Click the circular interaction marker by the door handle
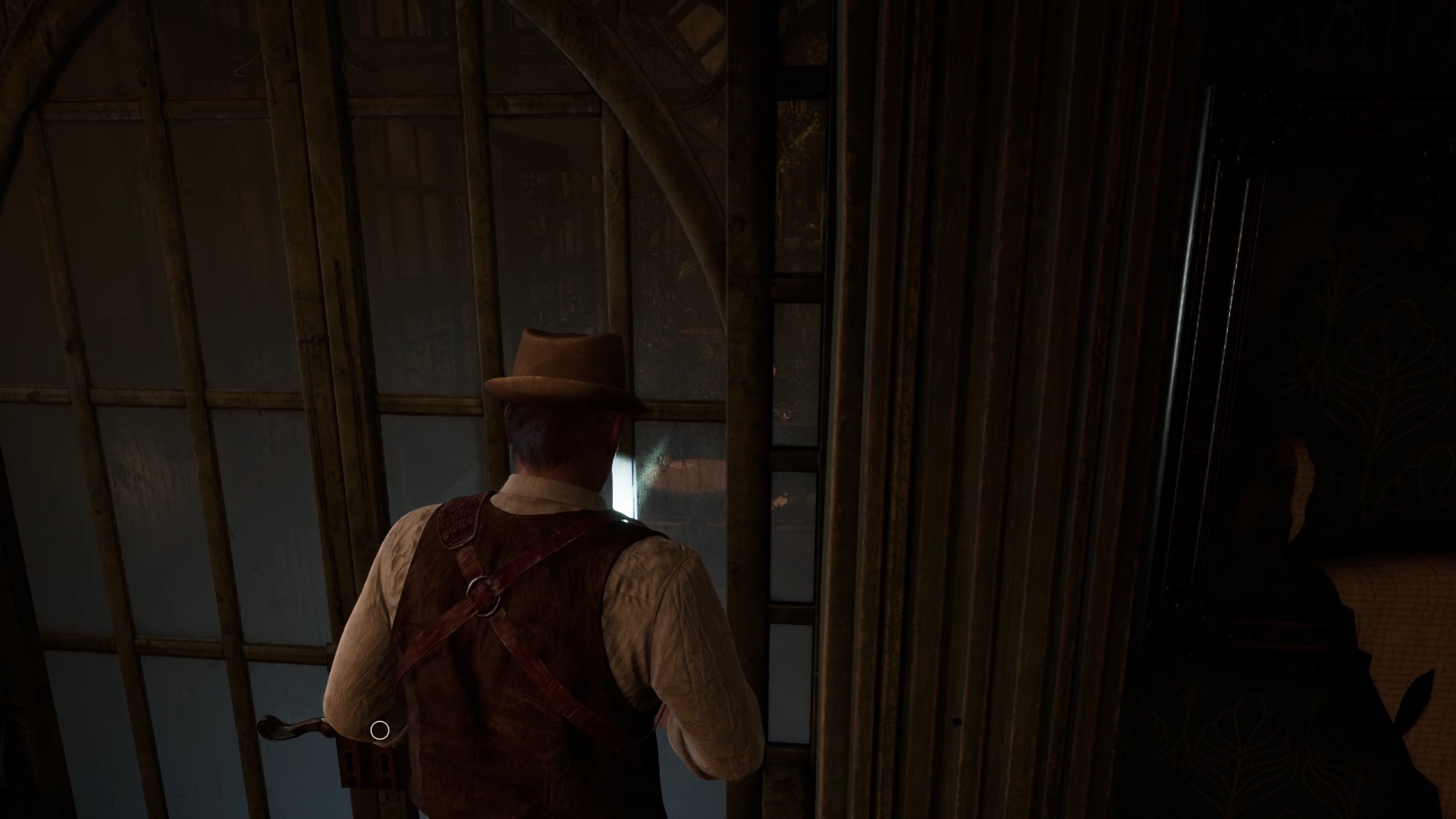Image resolution: width=1456 pixels, height=819 pixels. [x=379, y=730]
